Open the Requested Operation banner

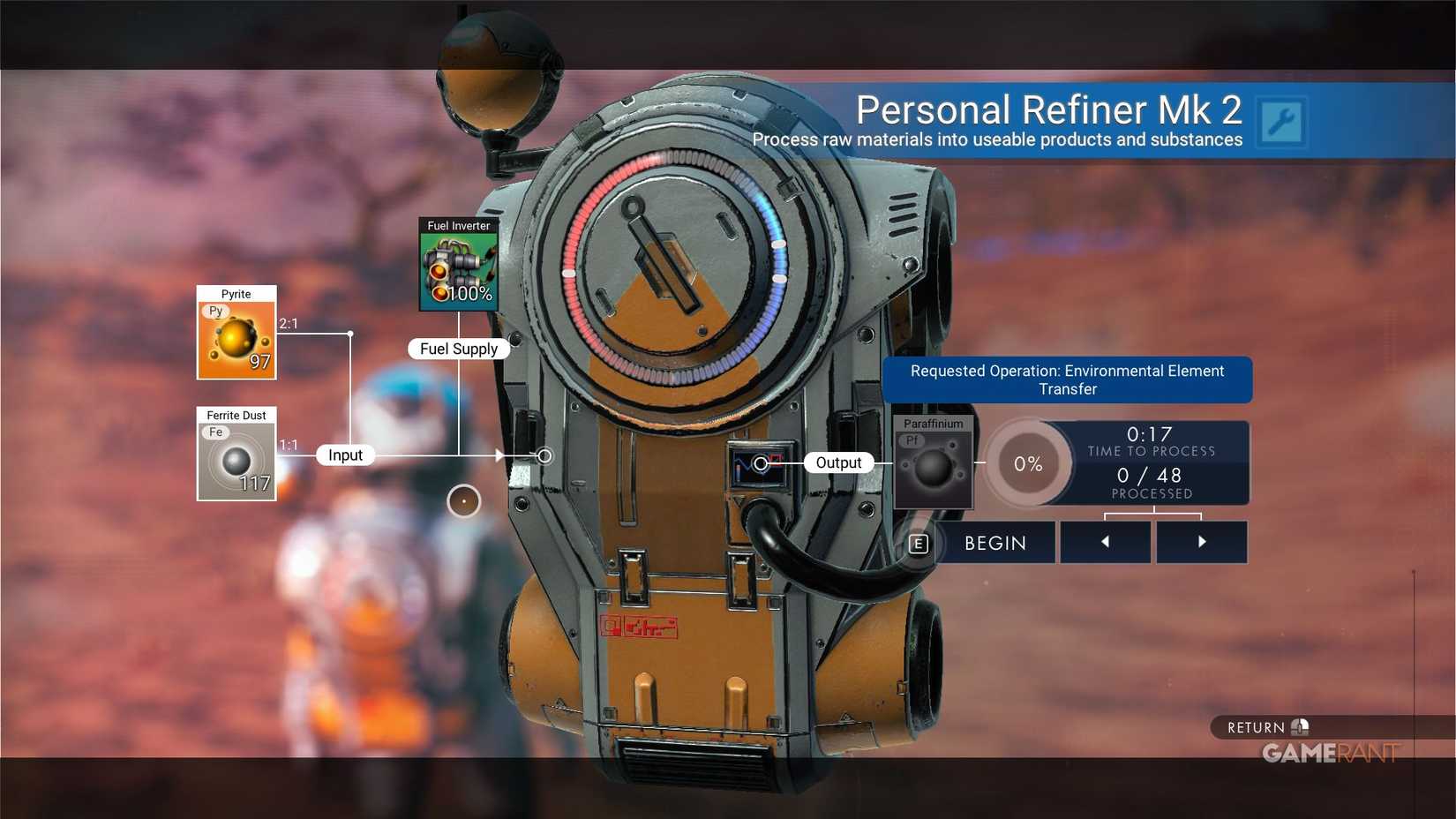tap(1068, 379)
